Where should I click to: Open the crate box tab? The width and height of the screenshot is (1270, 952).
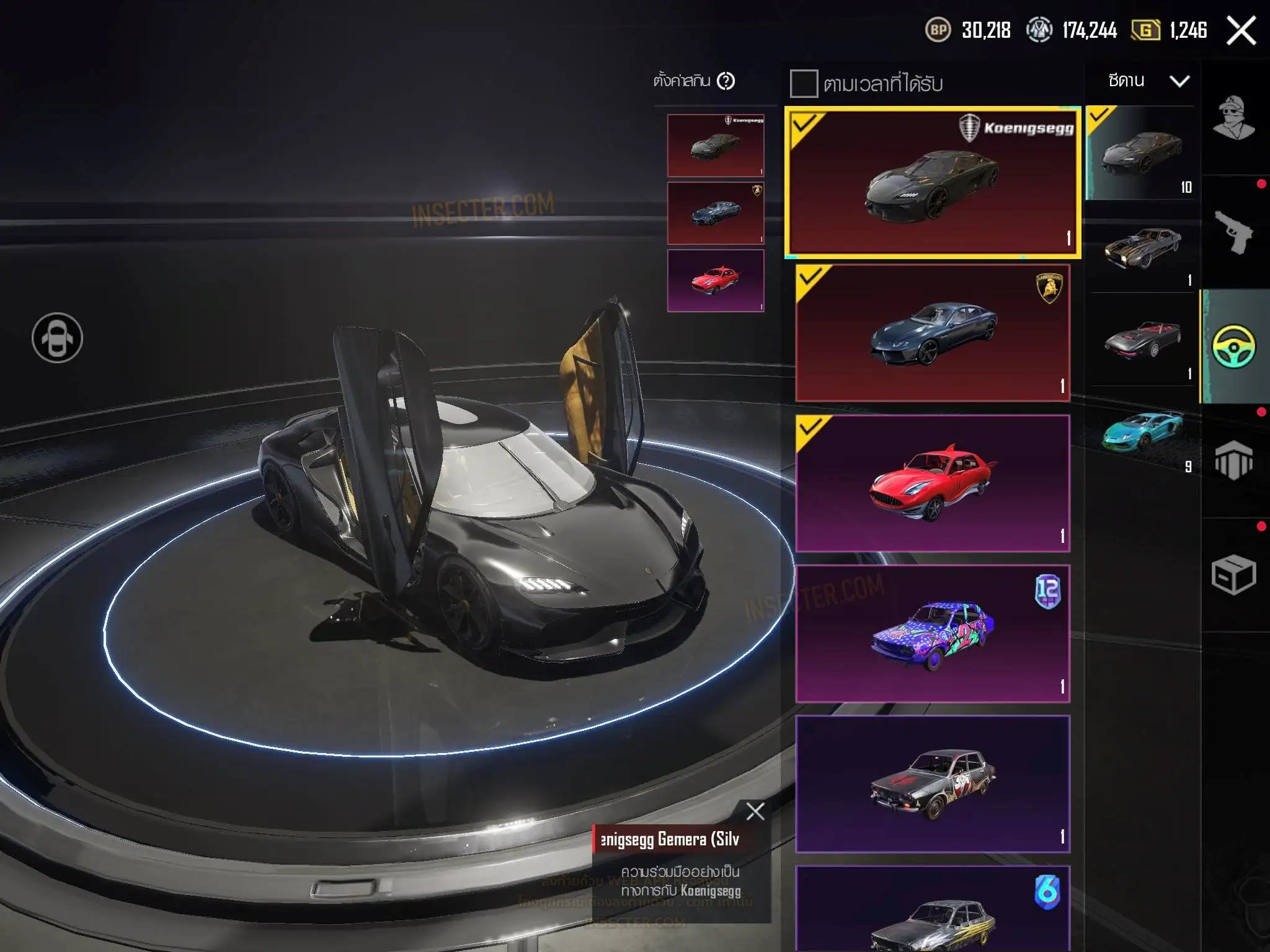click(x=1233, y=575)
